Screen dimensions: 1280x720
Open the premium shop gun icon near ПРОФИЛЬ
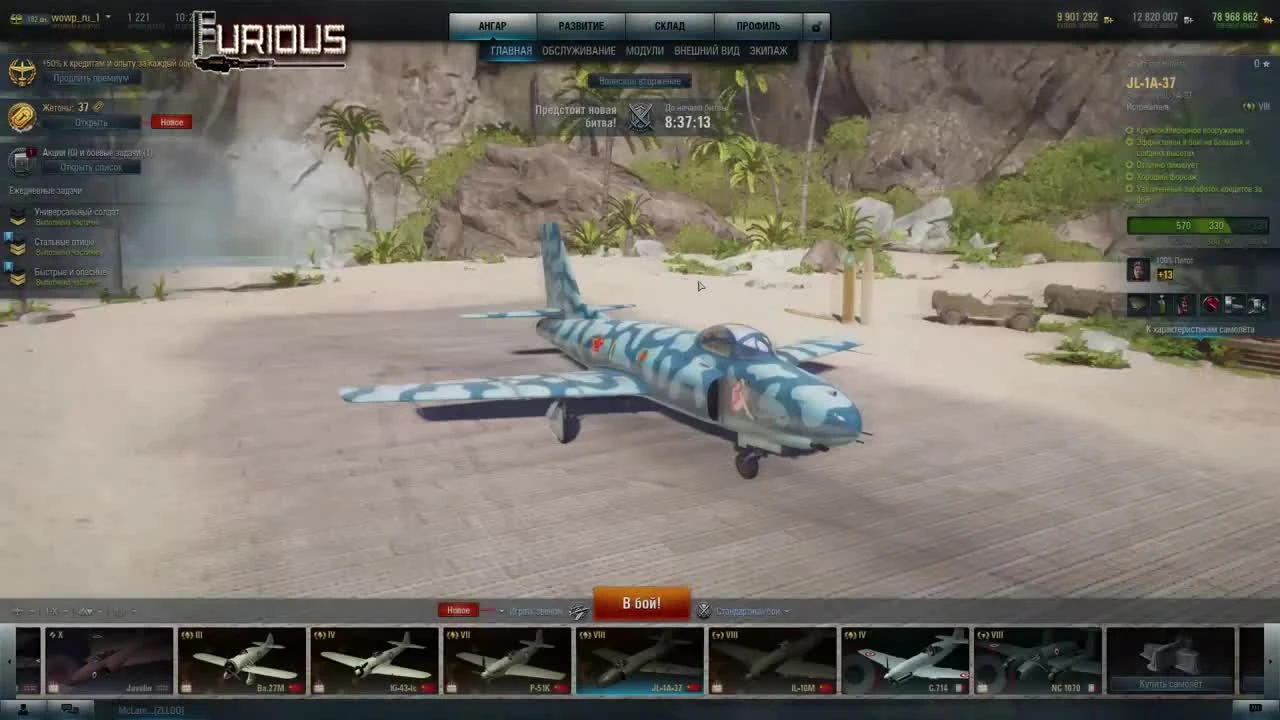coord(816,26)
